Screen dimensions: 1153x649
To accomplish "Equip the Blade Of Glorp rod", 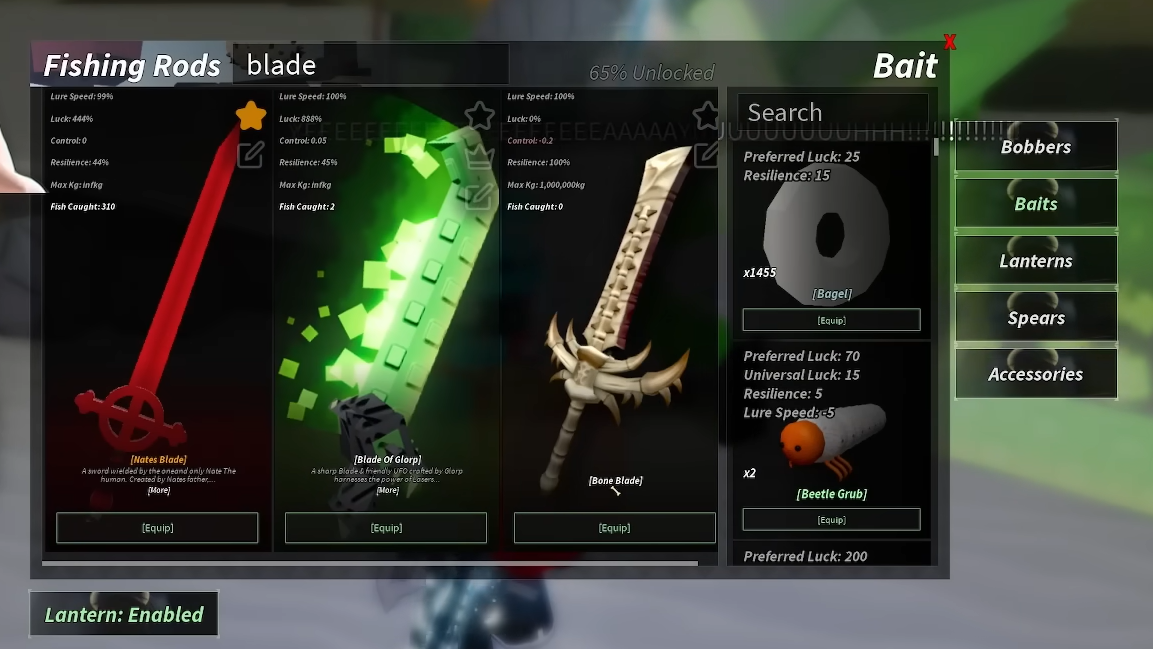I will pyautogui.click(x=386, y=528).
